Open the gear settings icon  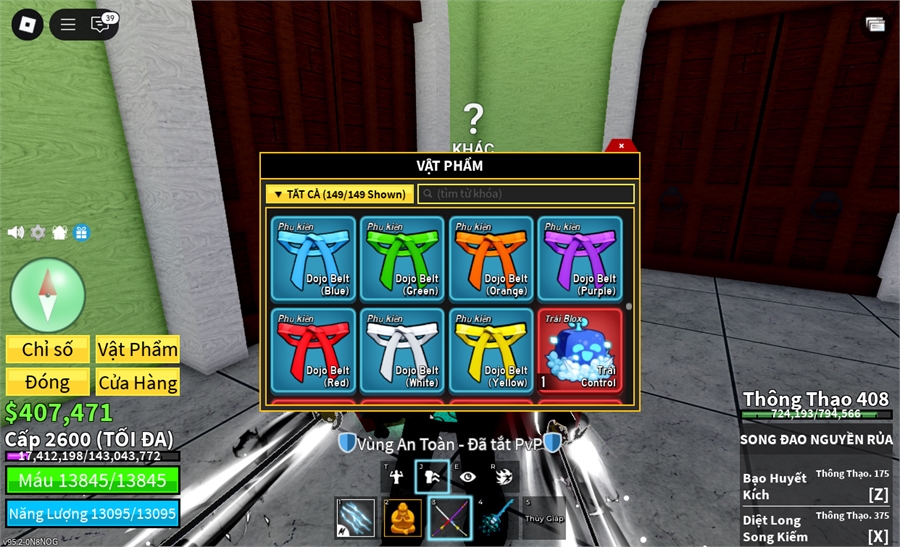[x=38, y=232]
